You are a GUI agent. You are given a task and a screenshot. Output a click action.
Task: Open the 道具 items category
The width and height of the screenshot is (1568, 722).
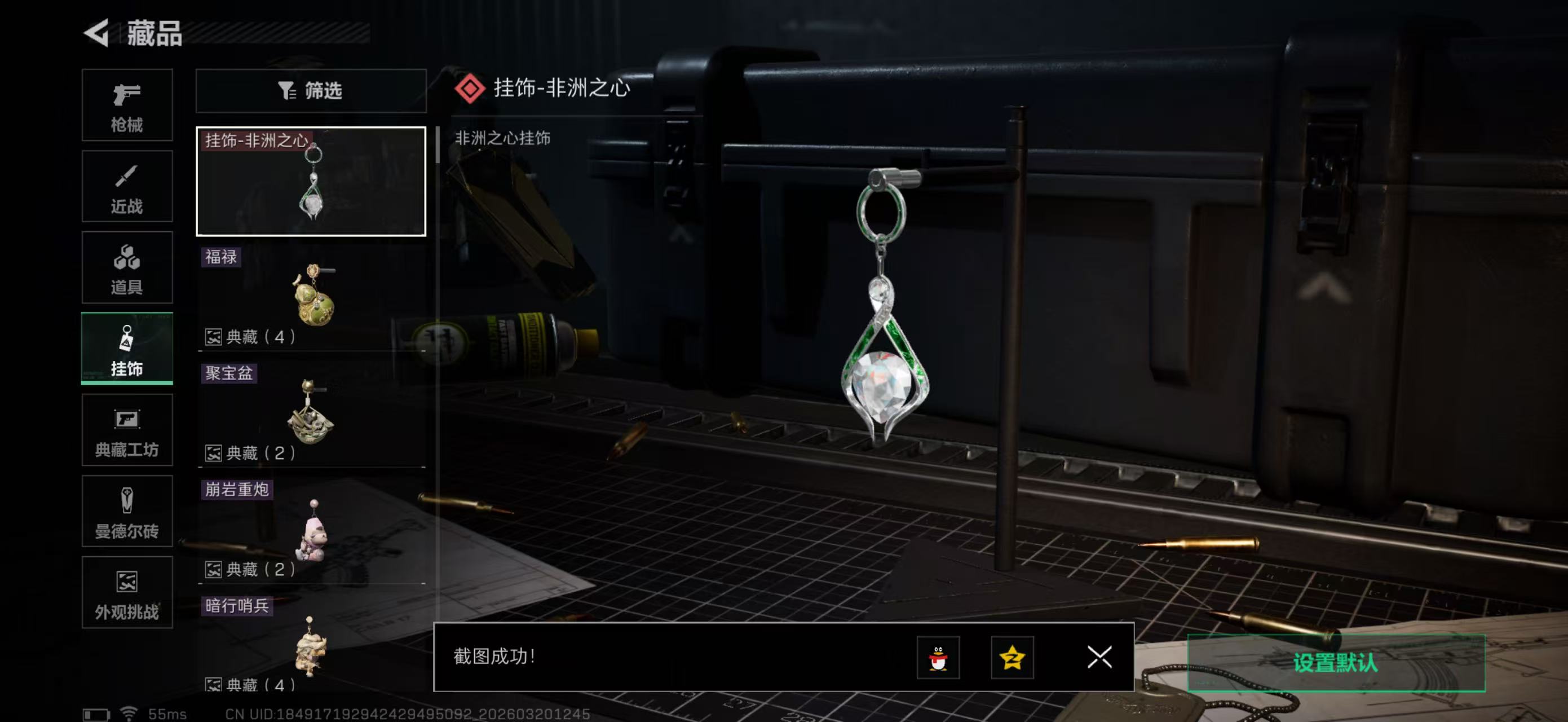(127, 268)
